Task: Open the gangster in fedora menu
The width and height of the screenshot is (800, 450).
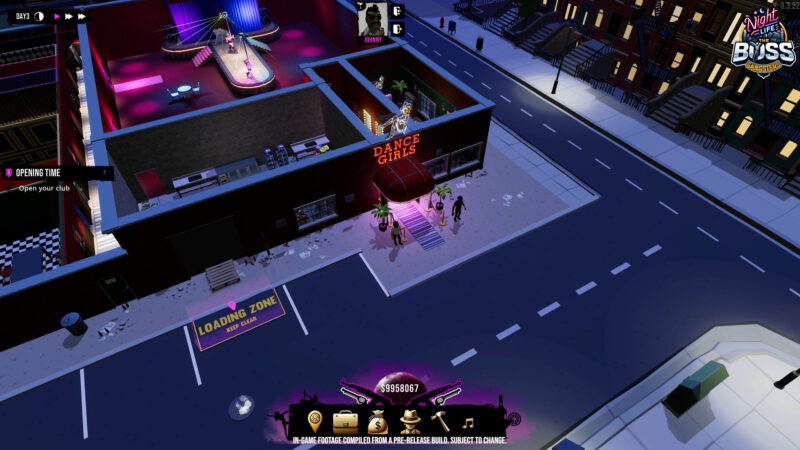Action: click(x=409, y=420)
